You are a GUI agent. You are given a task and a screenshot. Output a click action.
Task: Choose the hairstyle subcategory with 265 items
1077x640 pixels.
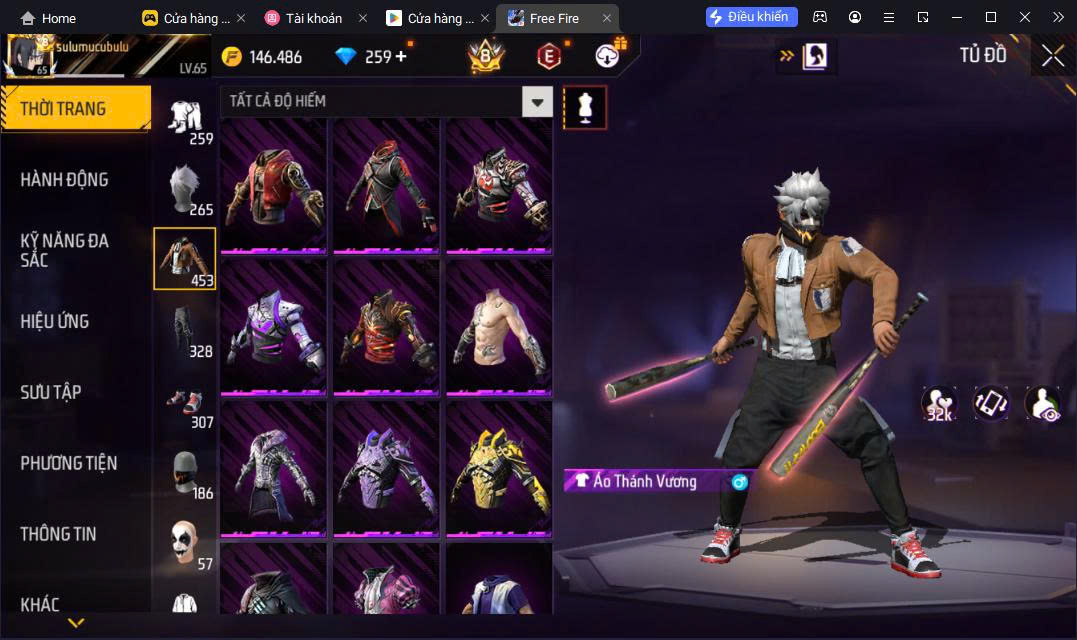point(185,188)
